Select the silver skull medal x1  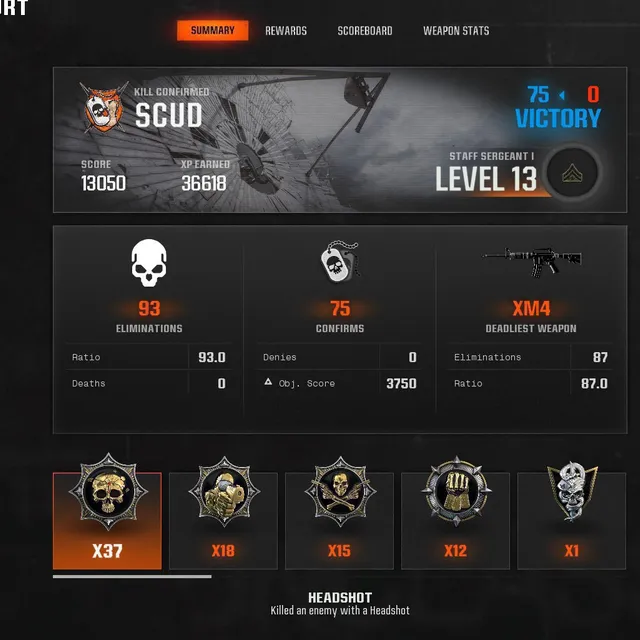(571, 520)
